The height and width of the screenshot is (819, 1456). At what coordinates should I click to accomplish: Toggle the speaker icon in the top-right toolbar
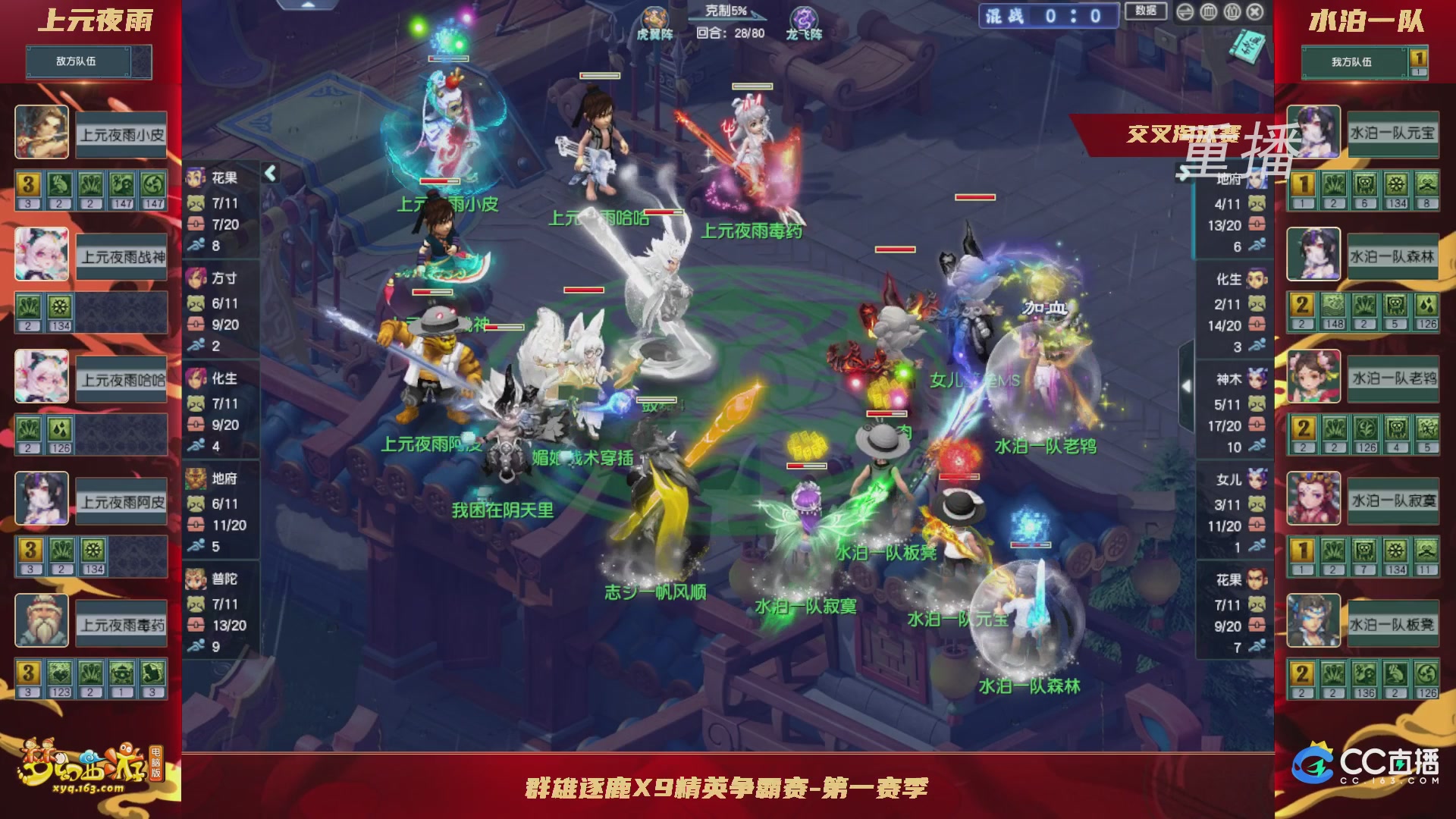tap(1185, 11)
